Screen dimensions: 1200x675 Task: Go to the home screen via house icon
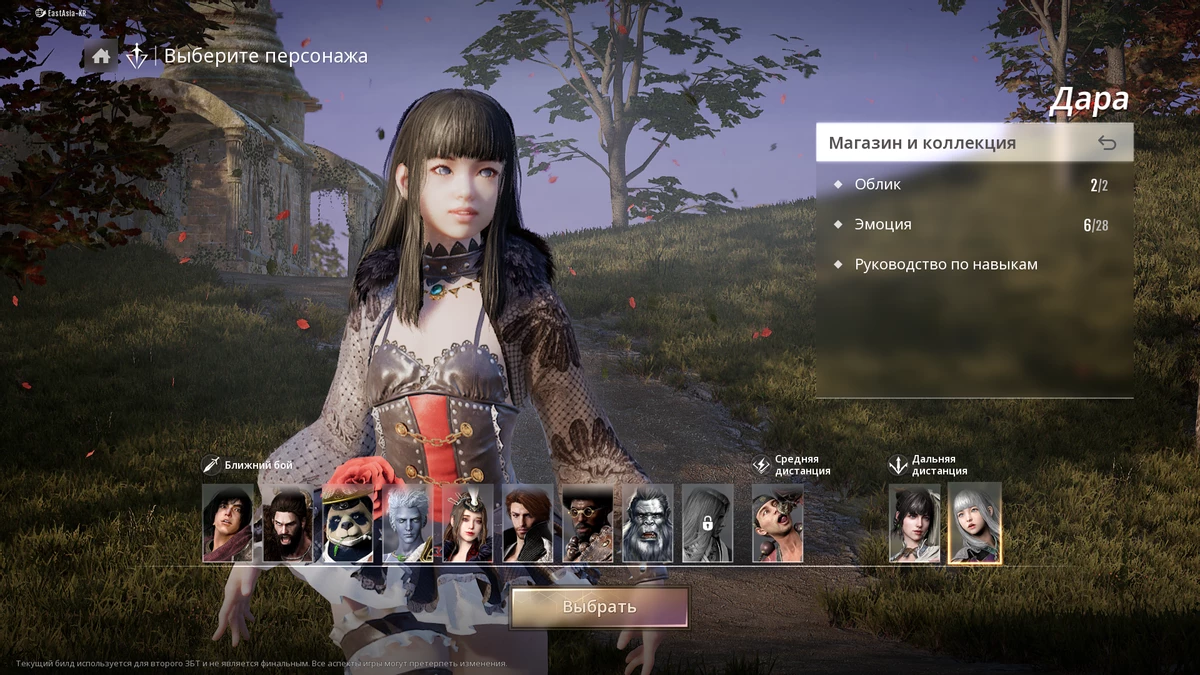tap(101, 56)
